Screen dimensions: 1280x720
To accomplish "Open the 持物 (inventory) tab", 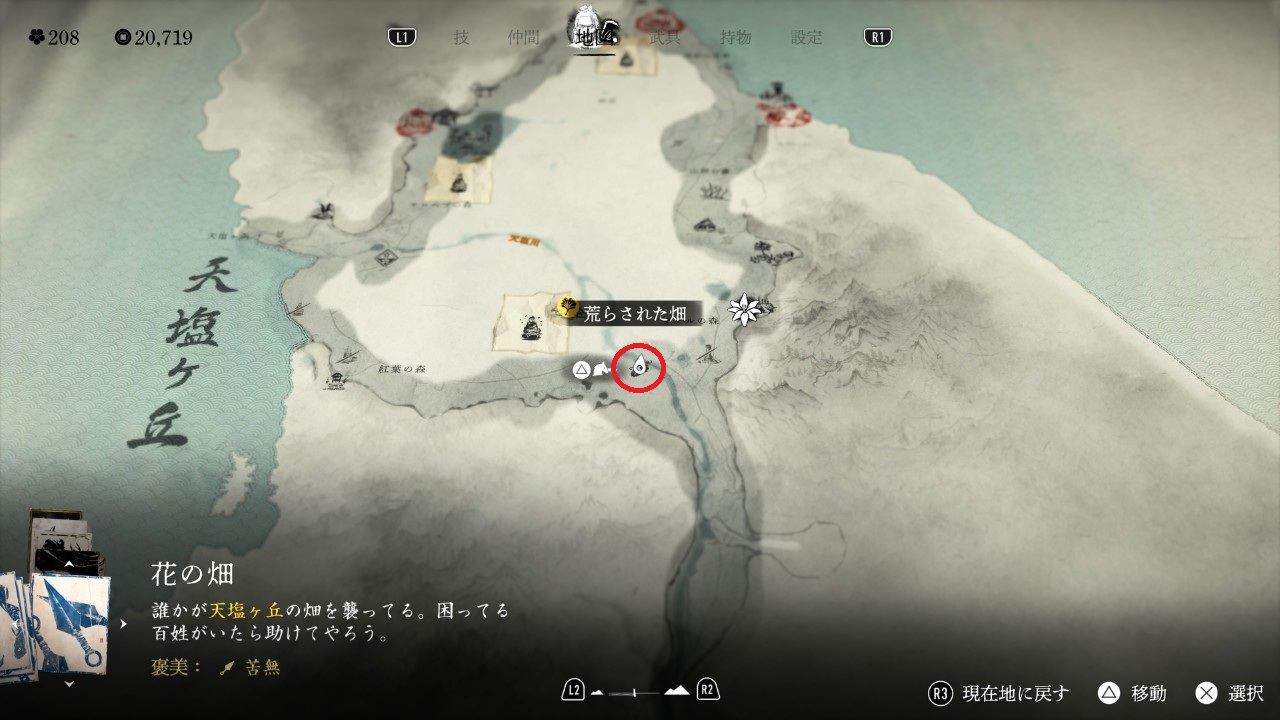I will click(x=736, y=38).
